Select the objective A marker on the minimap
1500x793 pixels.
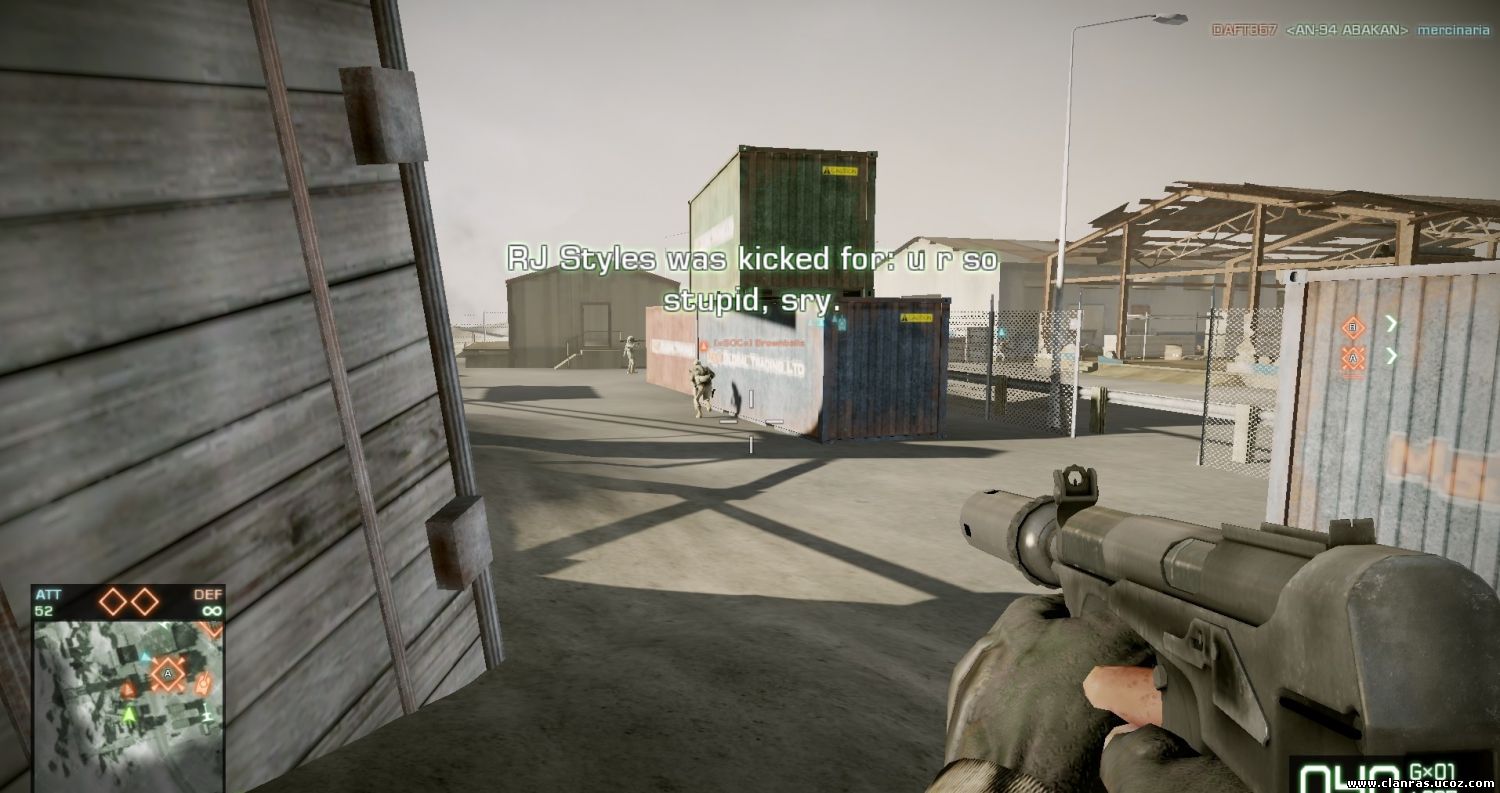pos(167,675)
